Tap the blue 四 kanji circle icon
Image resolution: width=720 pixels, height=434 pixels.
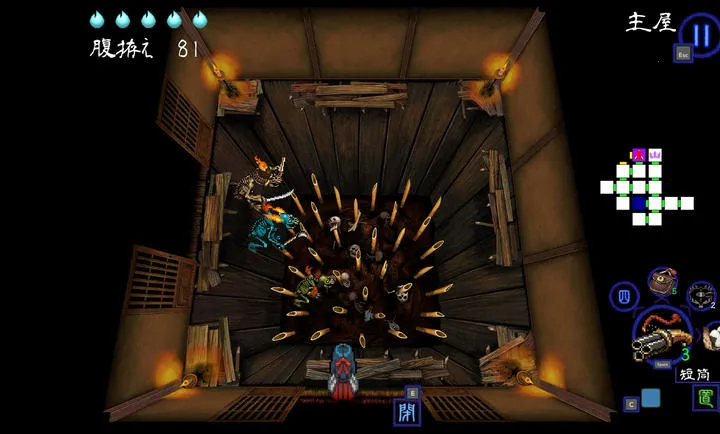click(x=624, y=296)
